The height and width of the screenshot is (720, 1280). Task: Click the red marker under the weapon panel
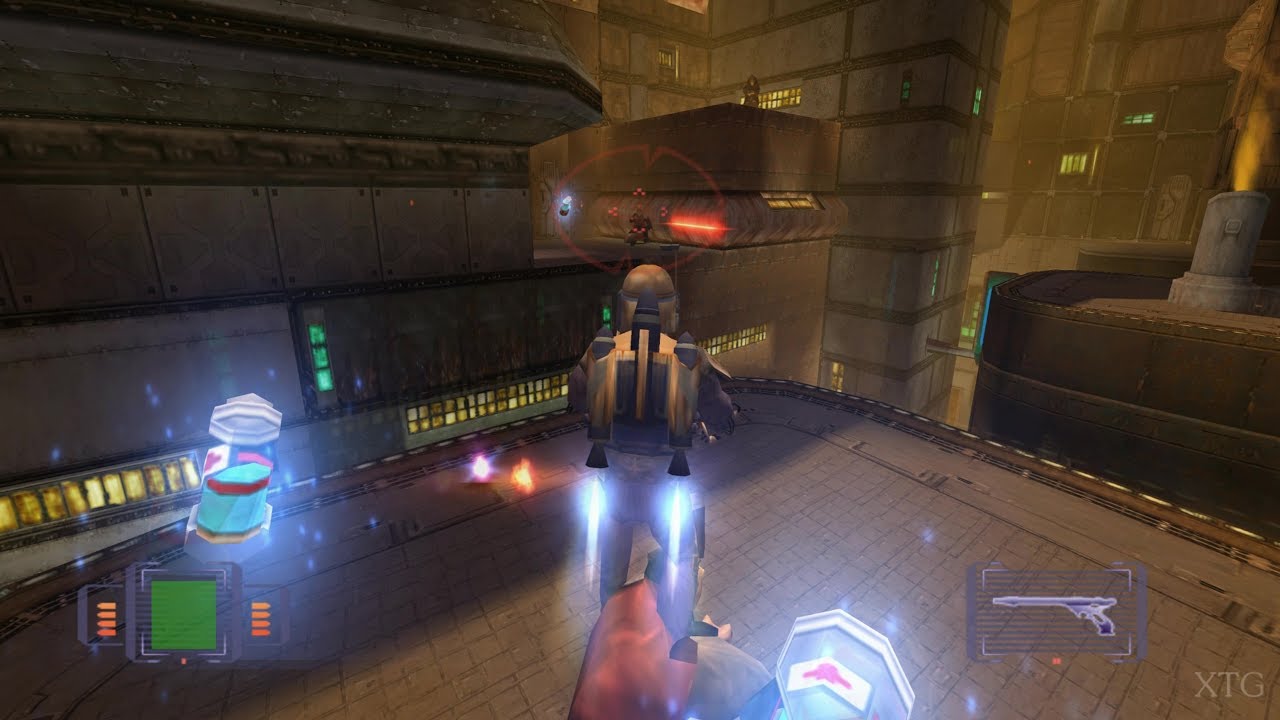(x=1057, y=661)
